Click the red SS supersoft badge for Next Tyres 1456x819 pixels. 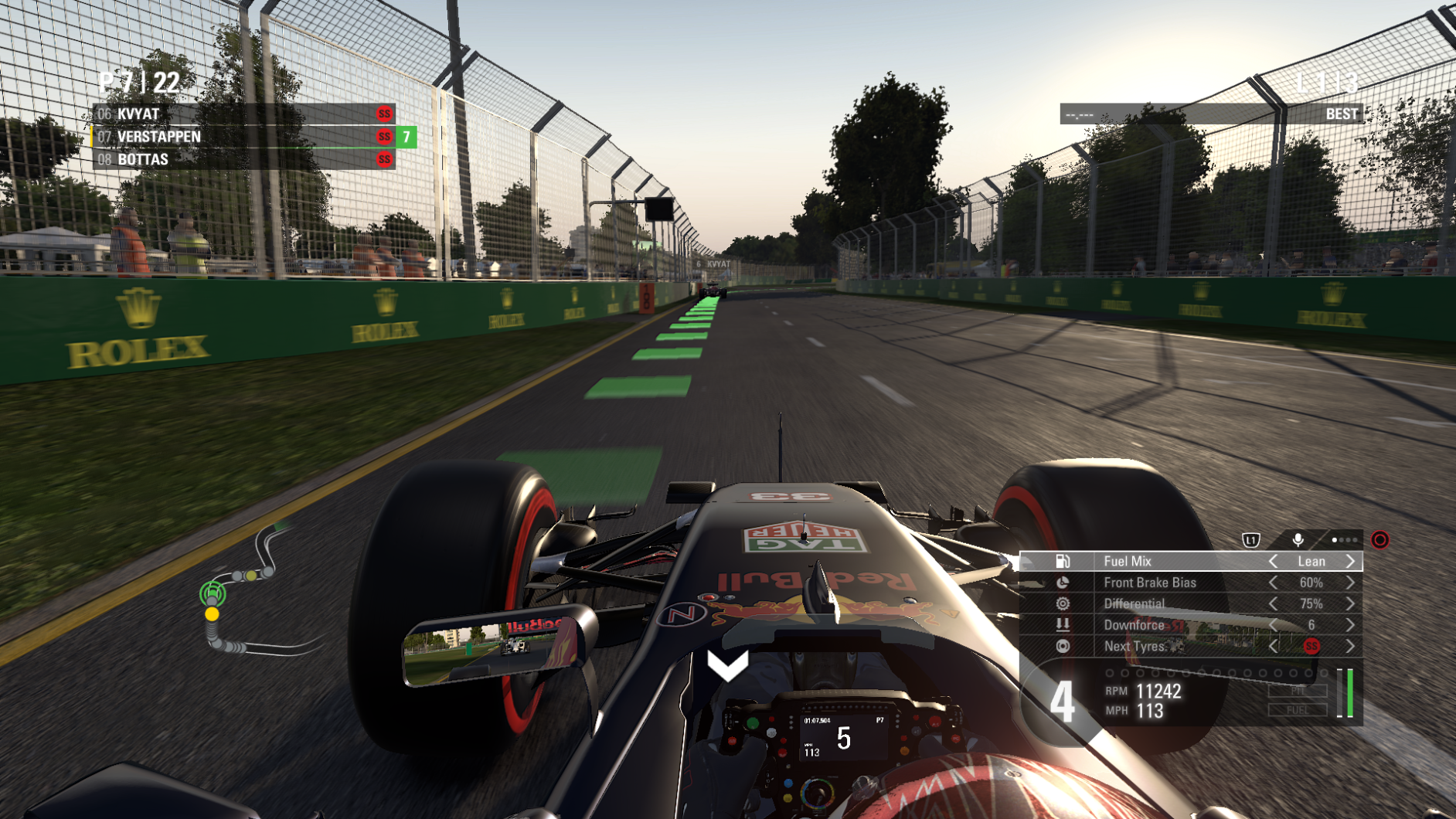coord(1311,646)
